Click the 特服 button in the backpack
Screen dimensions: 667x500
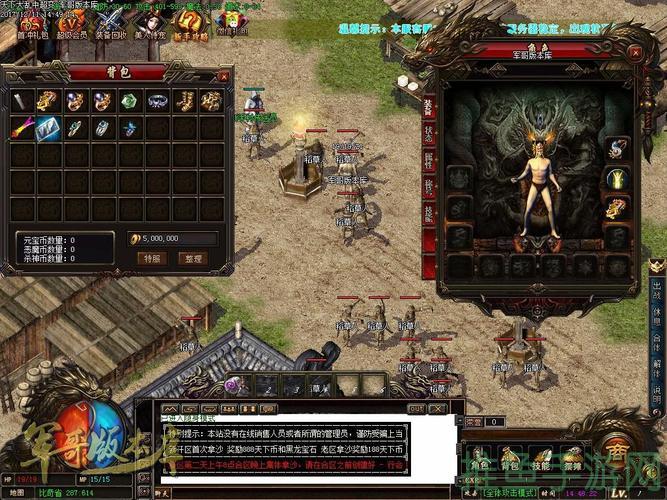[152, 258]
